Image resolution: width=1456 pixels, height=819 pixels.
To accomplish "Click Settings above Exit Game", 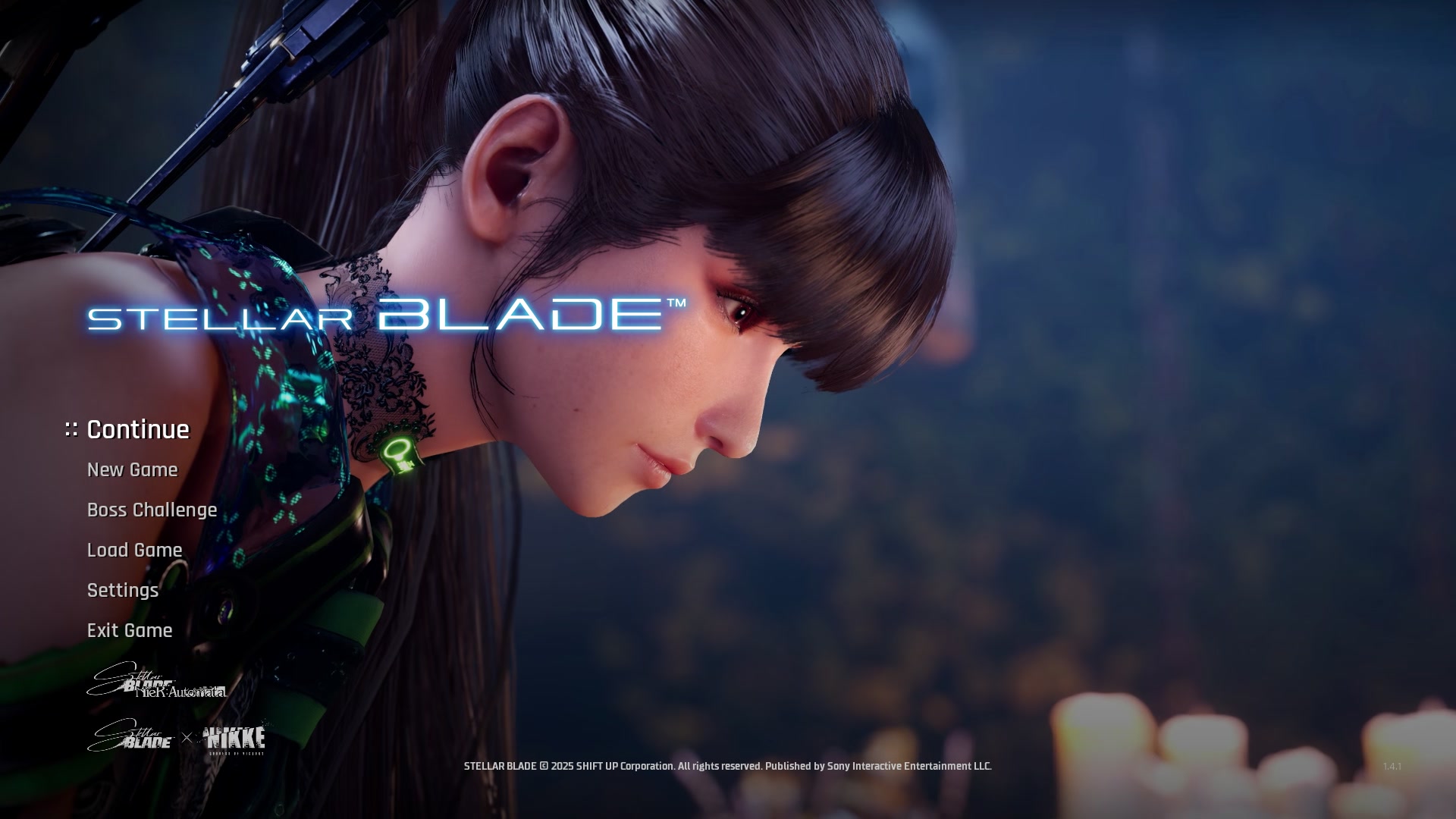I will 122,590.
